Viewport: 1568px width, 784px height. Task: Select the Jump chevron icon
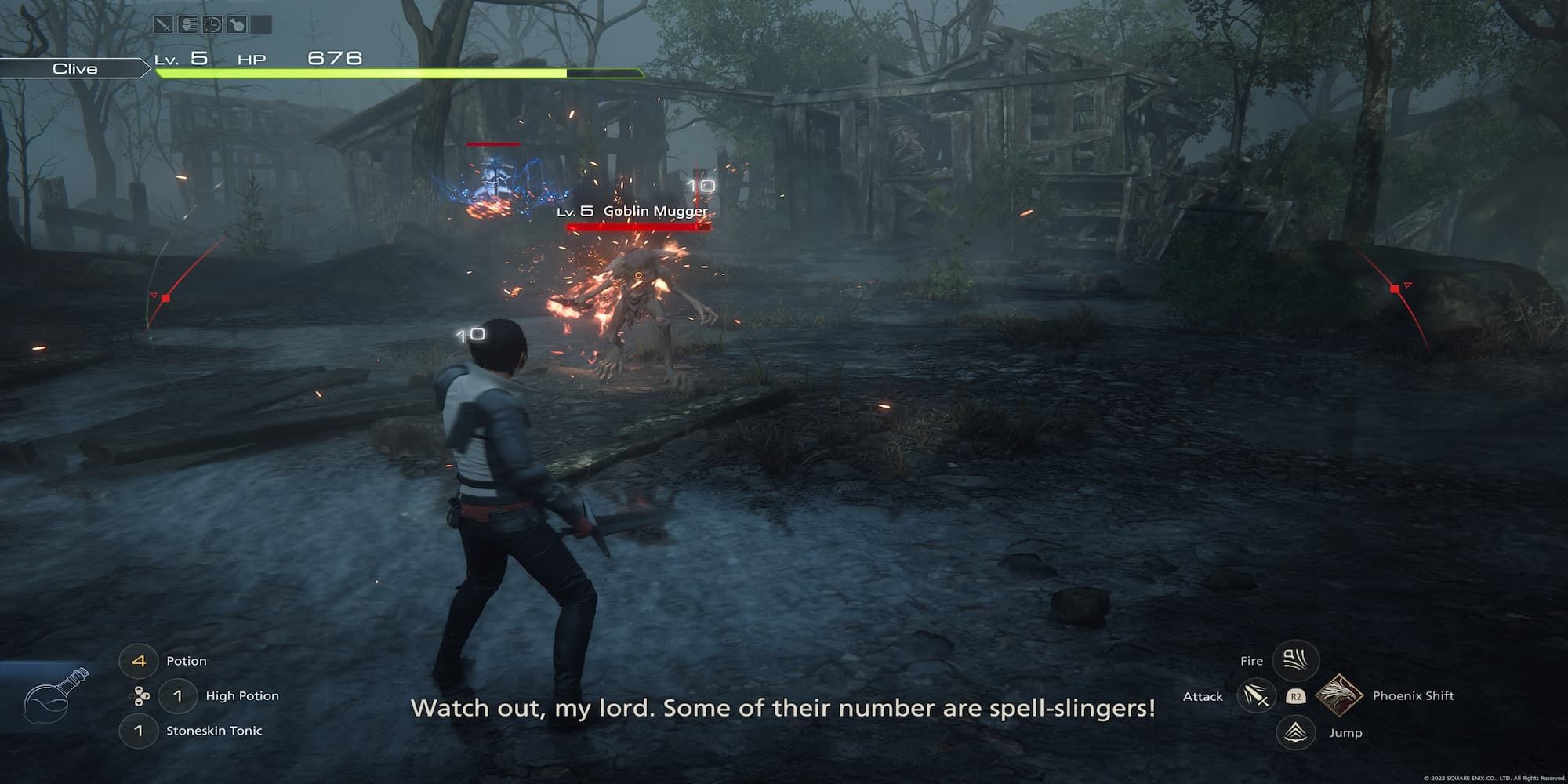click(x=1295, y=733)
